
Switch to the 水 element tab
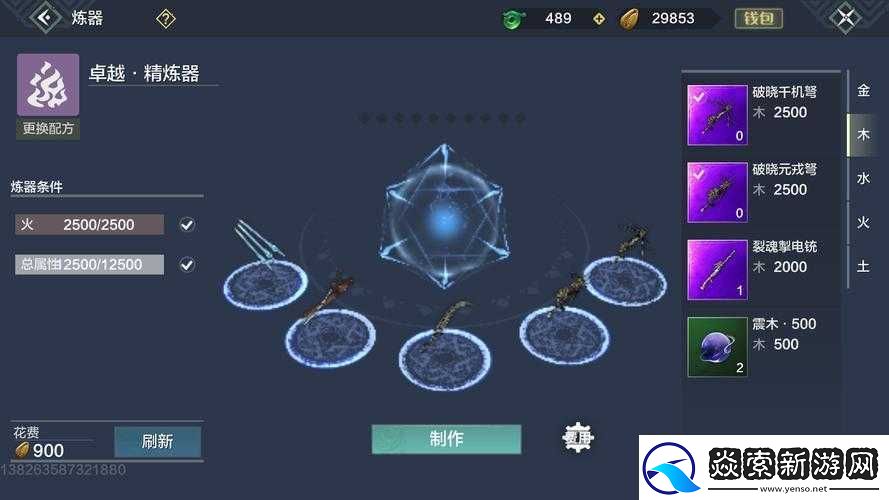click(x=863, y=179)
